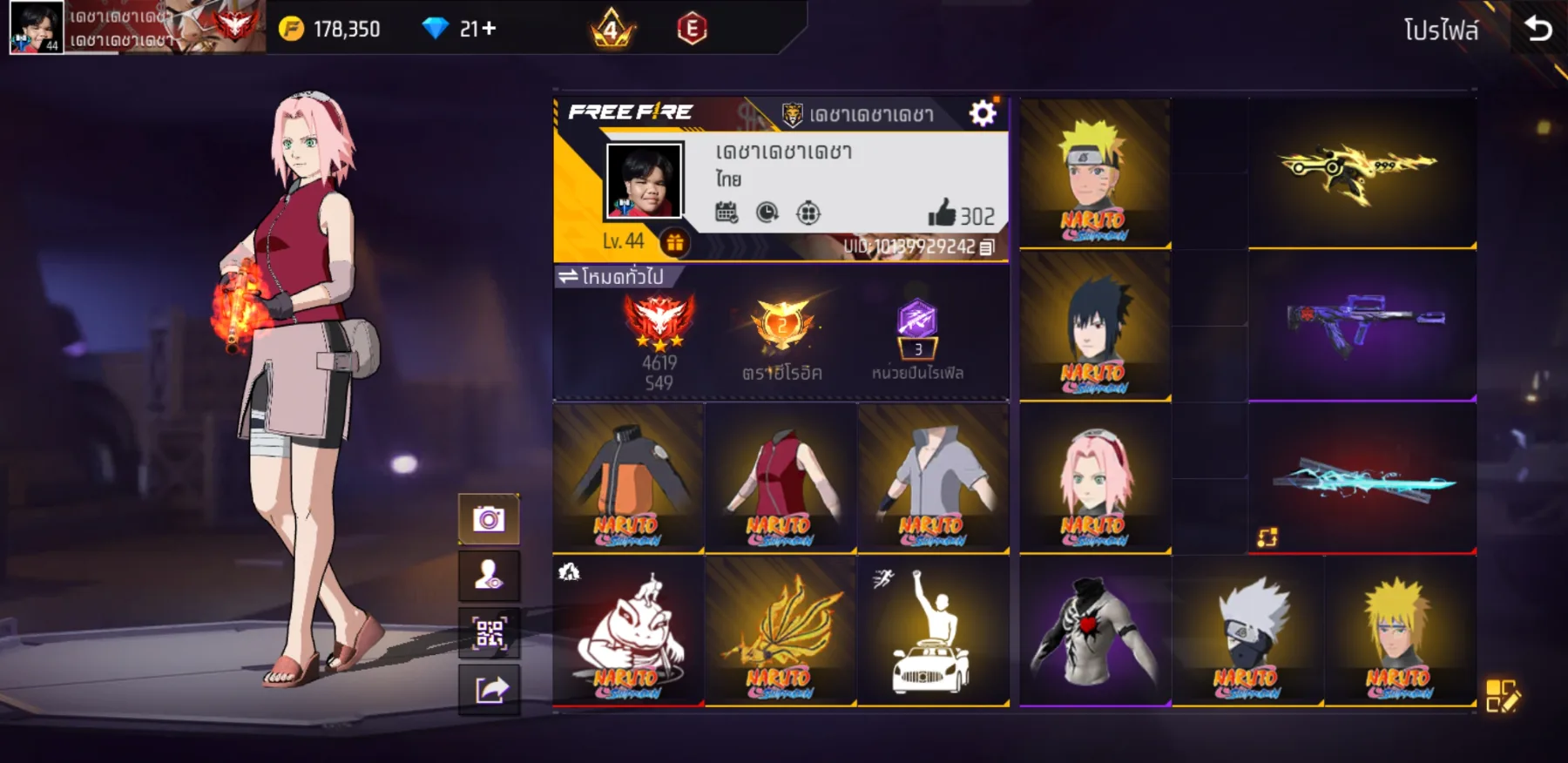
Task: Open the golden 999 weapon skin slot
Action: point(1361,173)
